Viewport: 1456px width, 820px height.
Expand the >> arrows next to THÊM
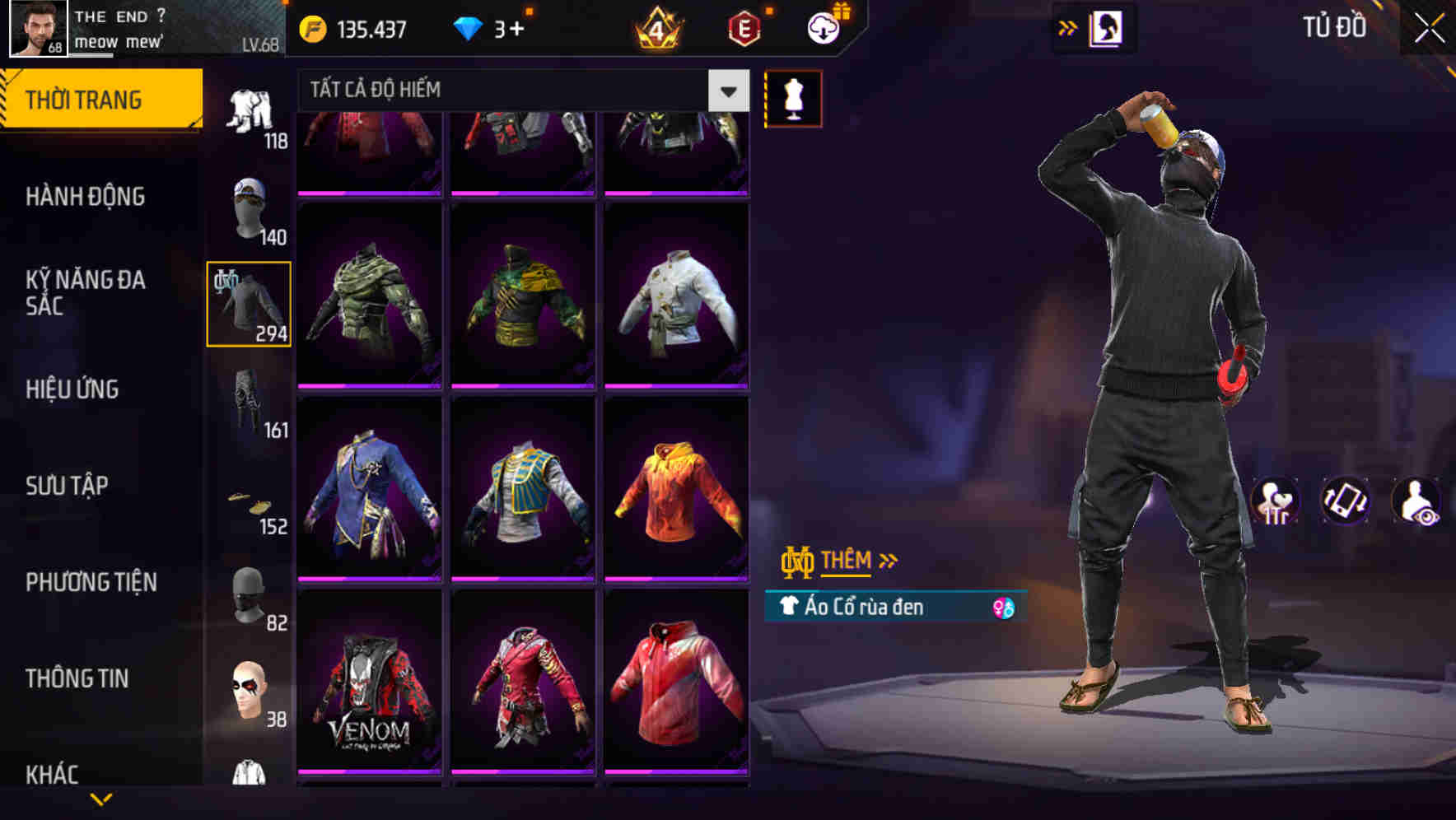pyautogui.click(x=888, y=560)
